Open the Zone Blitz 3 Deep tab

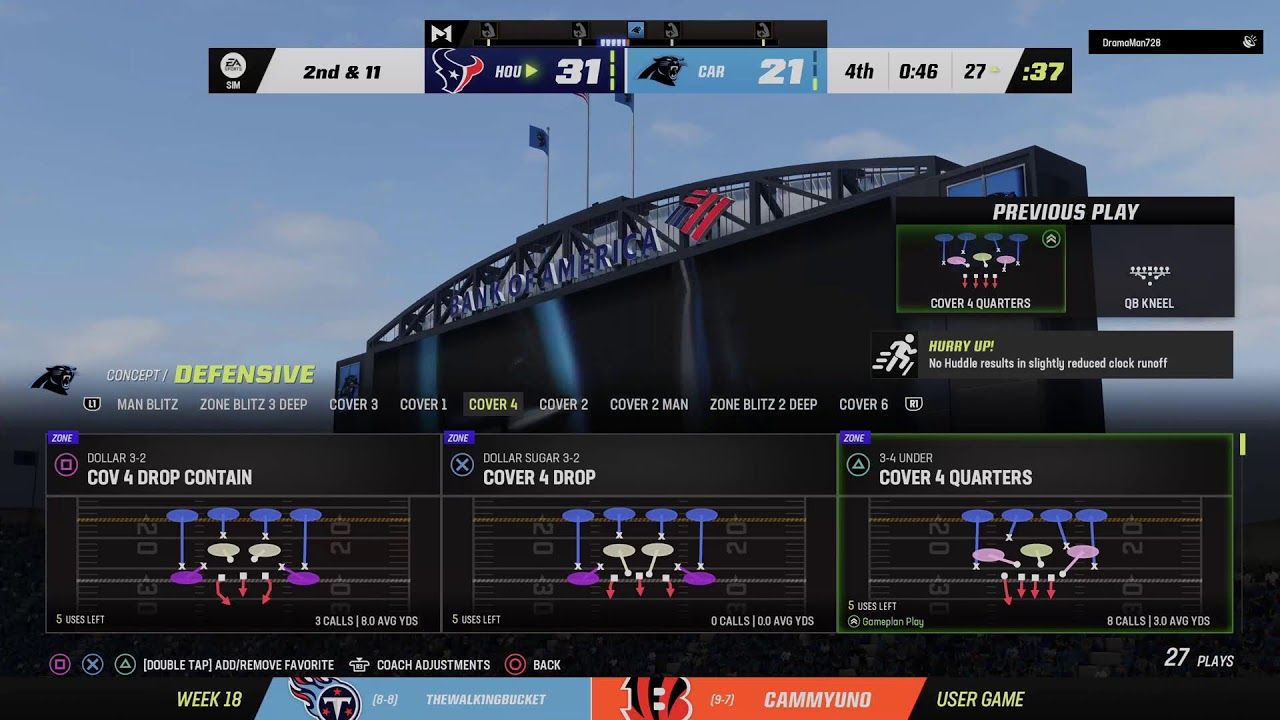pyautogui.click(x=253, y=404)
